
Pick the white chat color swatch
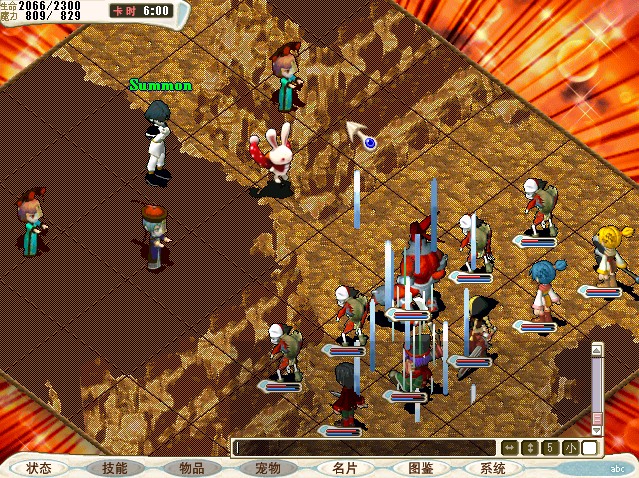click(x=590, y=448)
